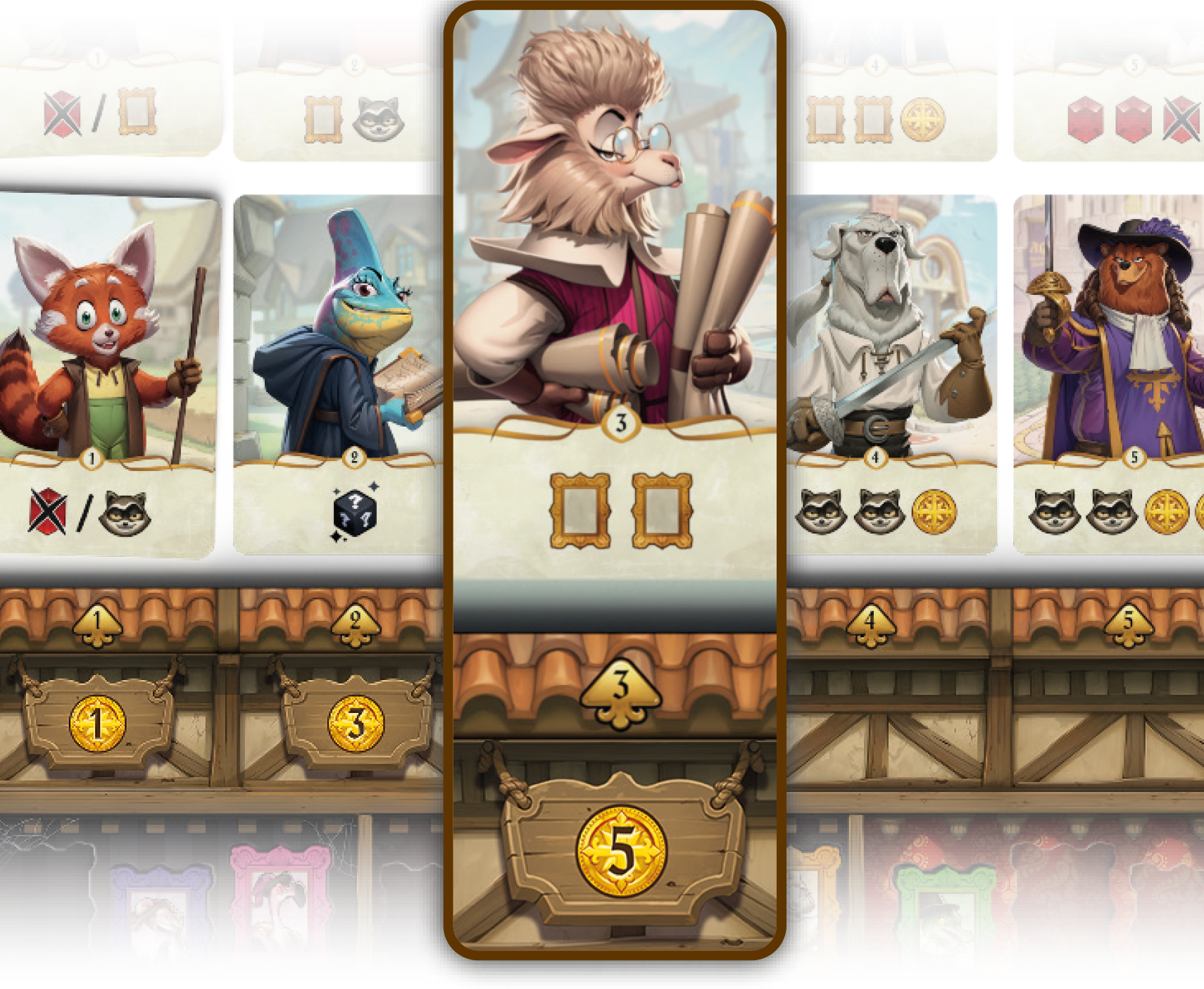This screenshot has height=989, width=1204.
Task: Select the bulldog swordsman card
Action: (892, 373)
